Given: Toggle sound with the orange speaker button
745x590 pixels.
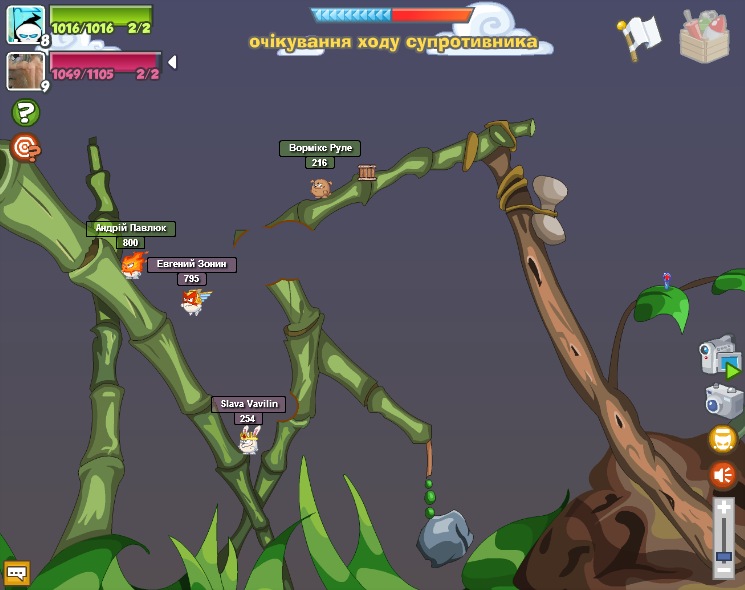Looking at the screenshot, I should [723, 475].
